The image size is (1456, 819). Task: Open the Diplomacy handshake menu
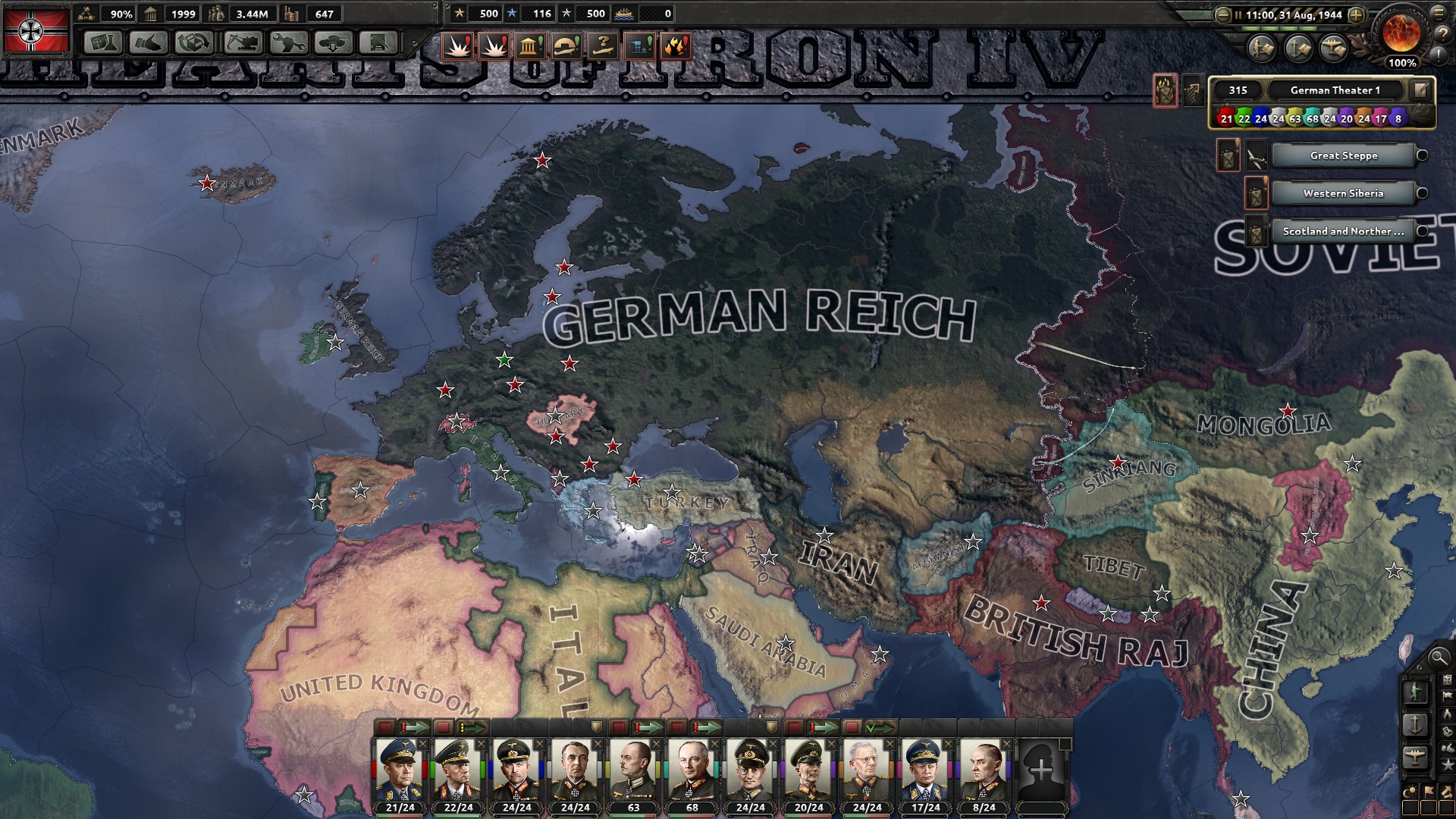coord(148,42)
